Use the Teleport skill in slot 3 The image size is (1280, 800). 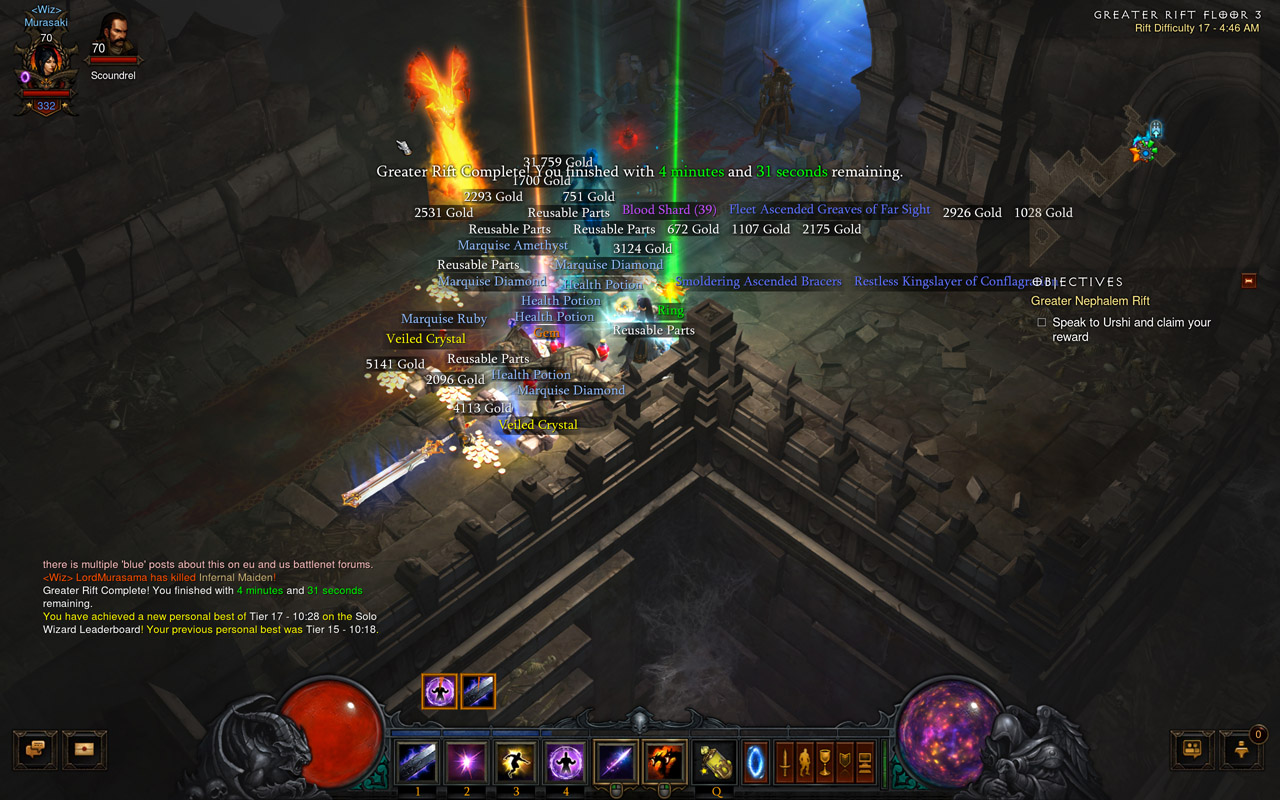516,763
